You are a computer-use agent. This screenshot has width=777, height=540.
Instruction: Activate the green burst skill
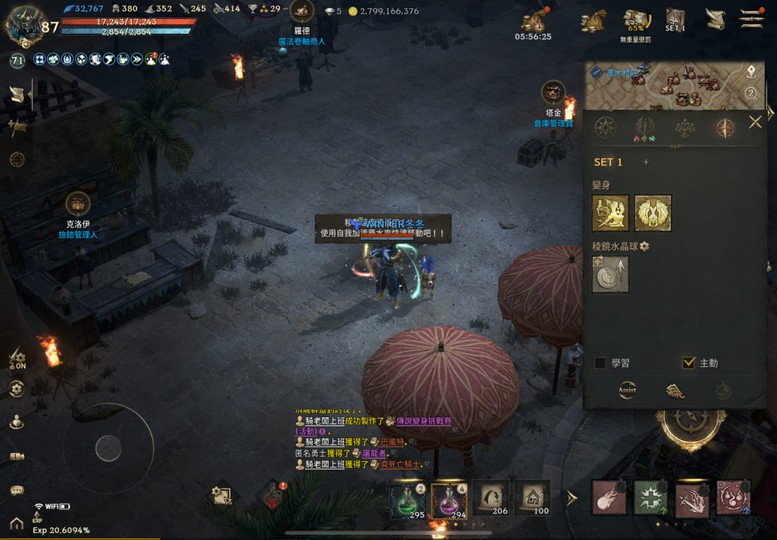coord(650,497)
